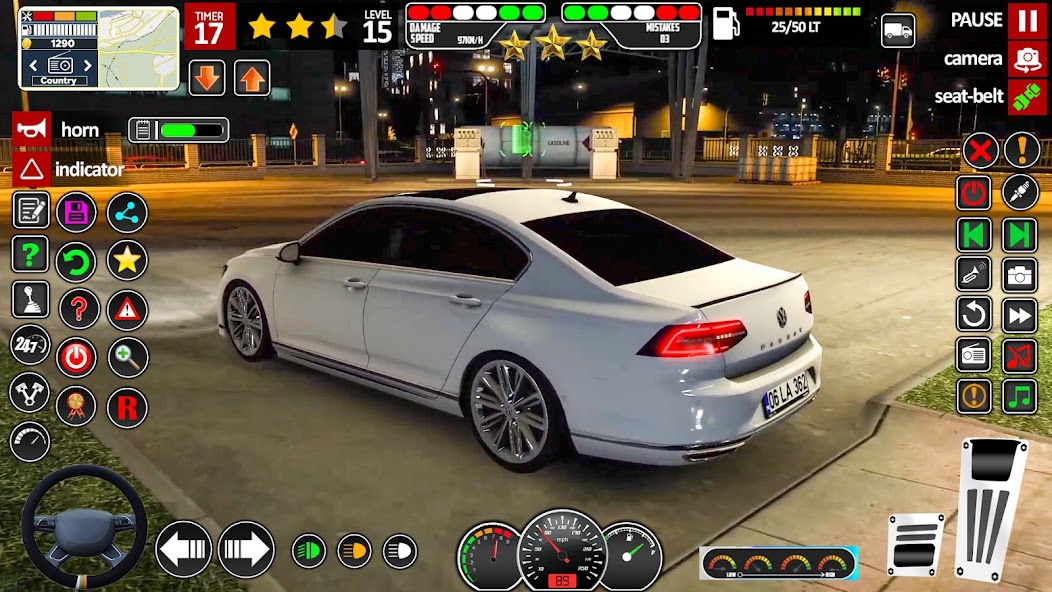
Task: Tap the red letter R button
Action: click(127, 407)
